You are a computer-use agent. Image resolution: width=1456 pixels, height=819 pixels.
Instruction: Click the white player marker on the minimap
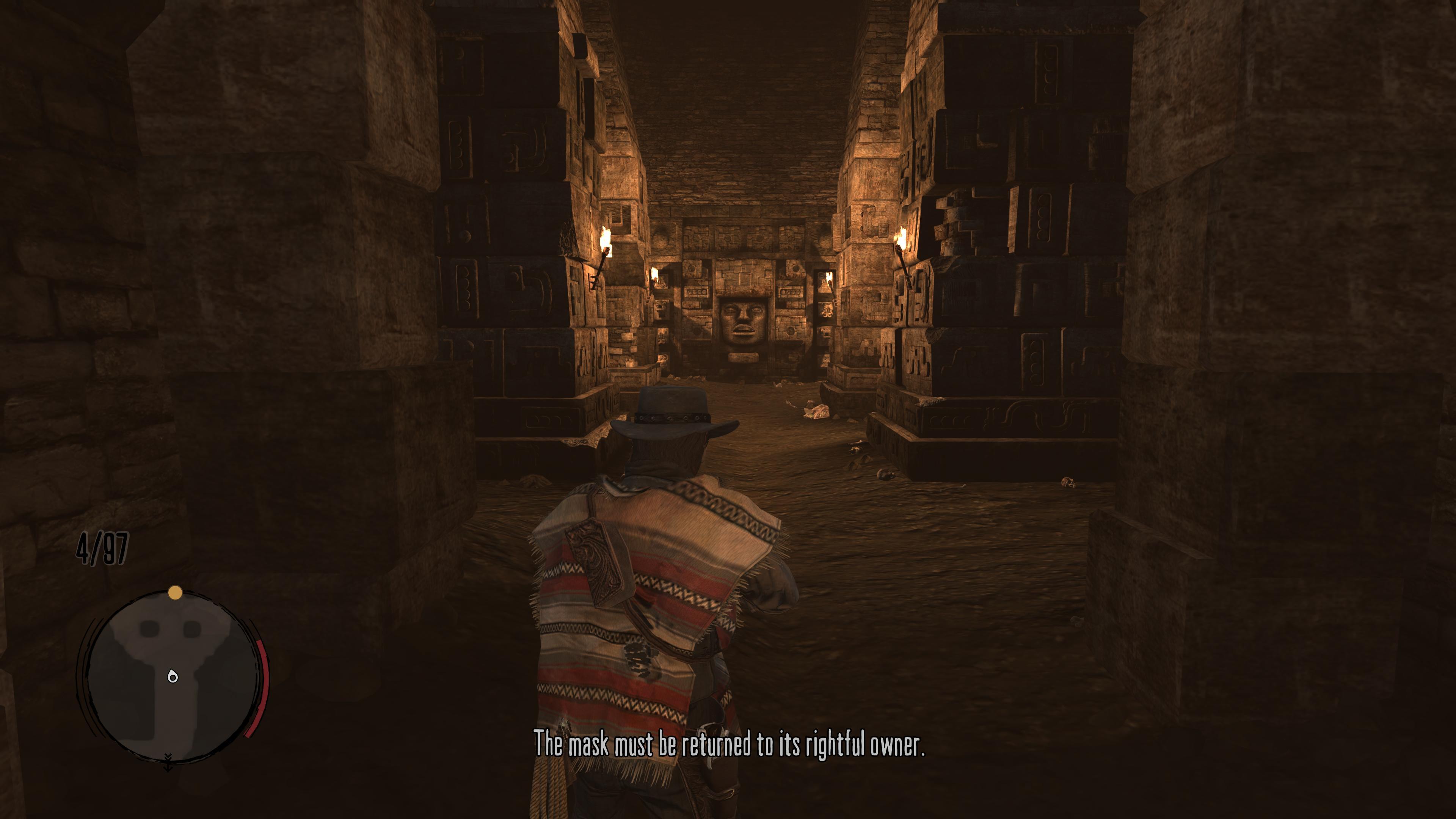click(x=173, y=676)
